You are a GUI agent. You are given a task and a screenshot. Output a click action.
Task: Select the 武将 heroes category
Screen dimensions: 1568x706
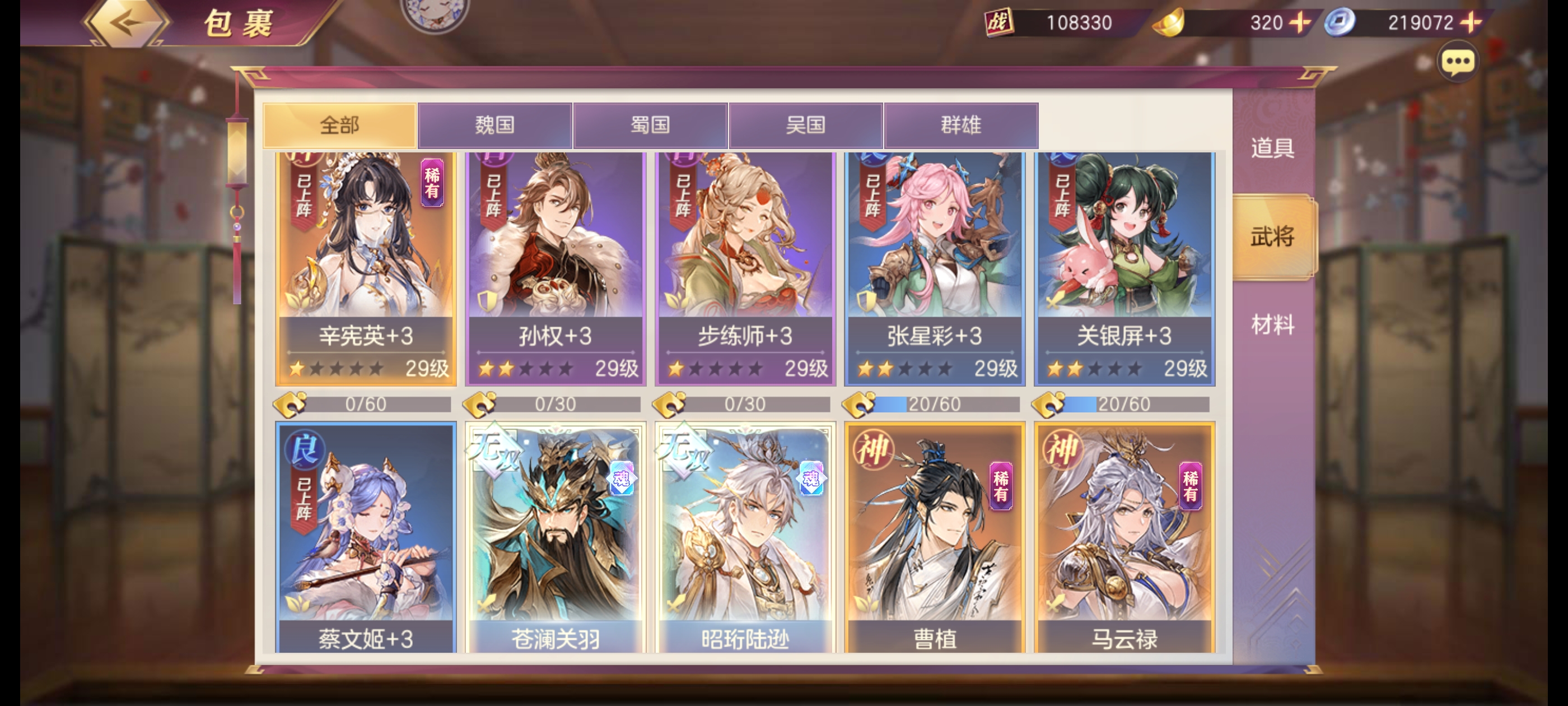1272,236
